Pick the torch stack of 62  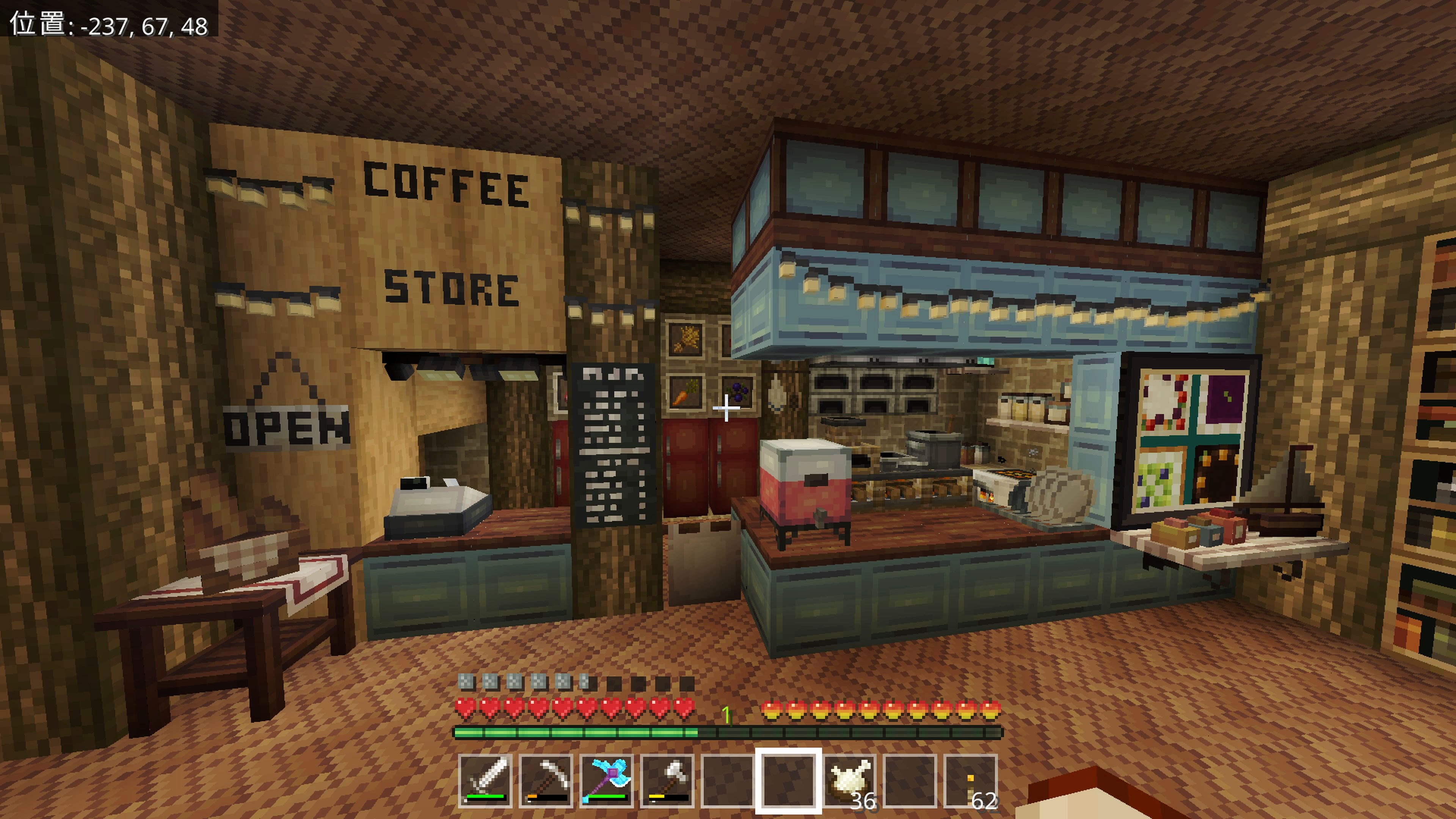pyautogui.click(x=971, y=781)
